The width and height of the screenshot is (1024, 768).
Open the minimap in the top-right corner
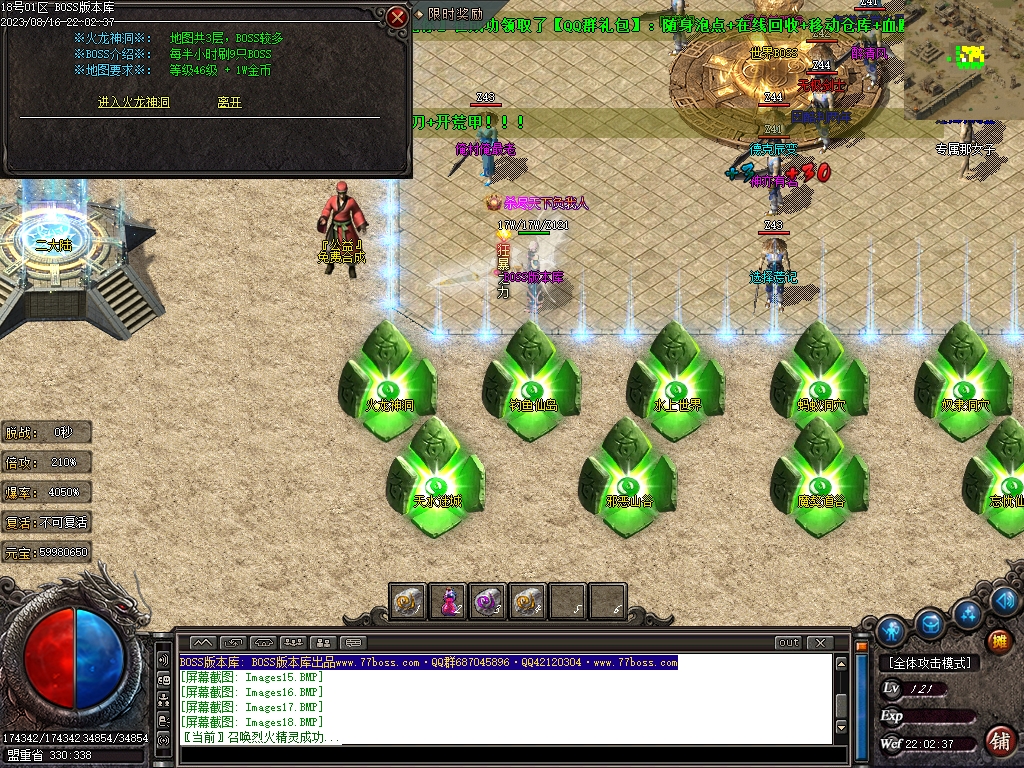click(962, 58)
